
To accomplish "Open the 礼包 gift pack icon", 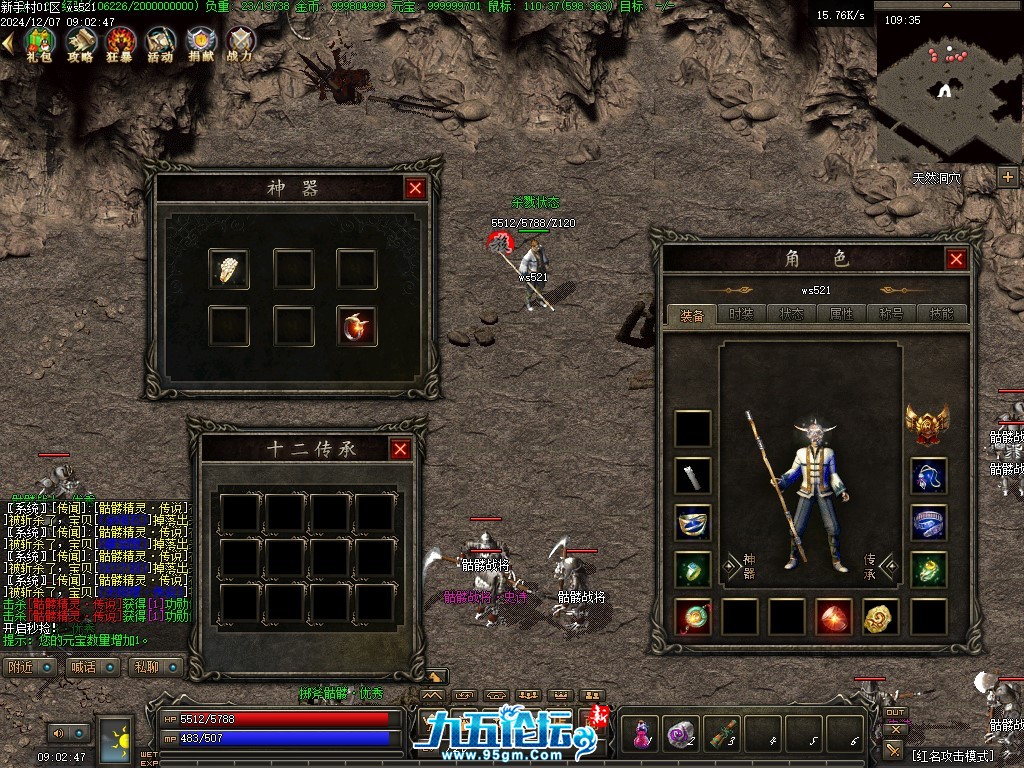I will pyautogui.click(x=39, y=44).
